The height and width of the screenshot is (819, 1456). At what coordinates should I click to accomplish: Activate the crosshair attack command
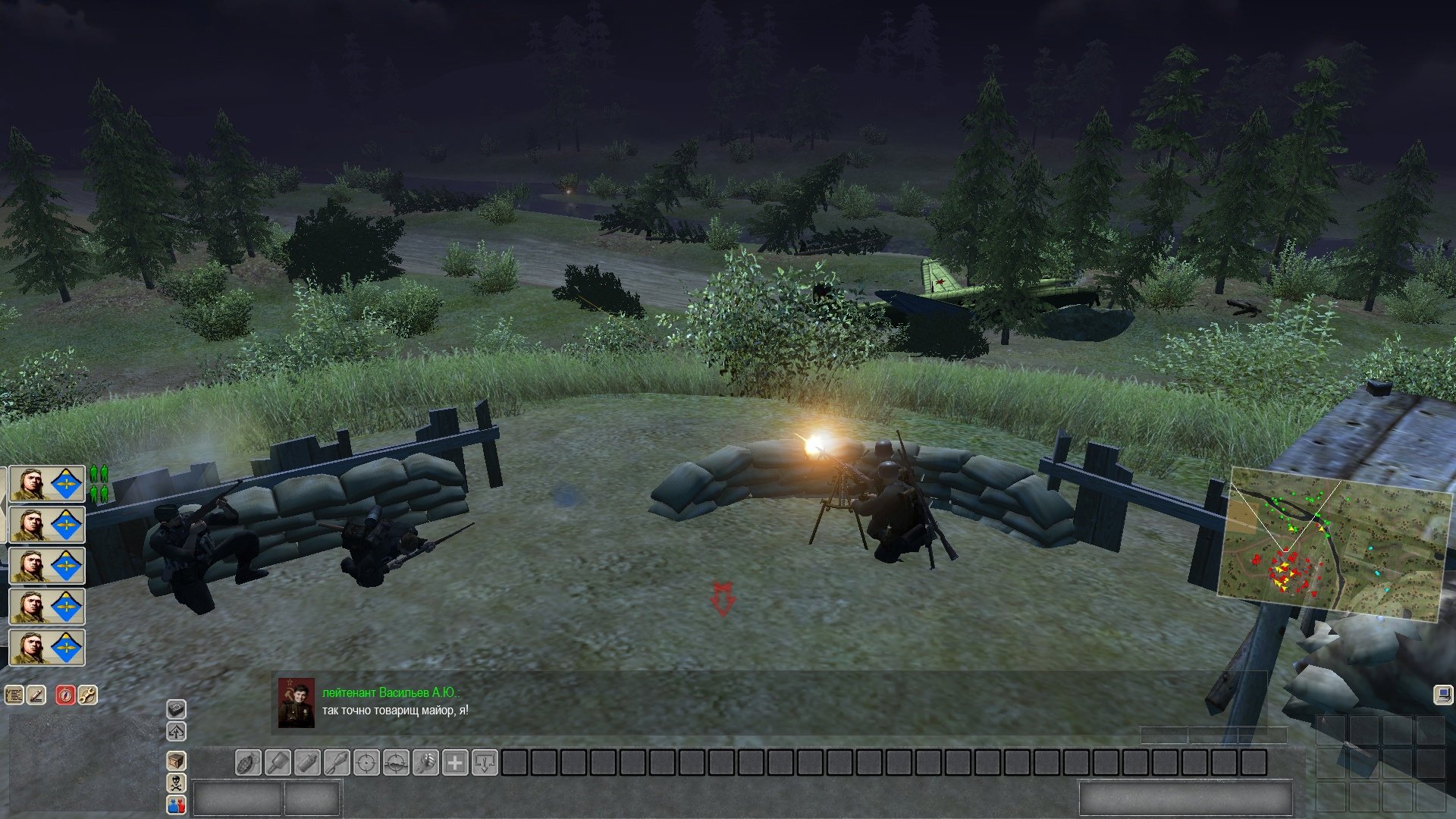[366, 762]
